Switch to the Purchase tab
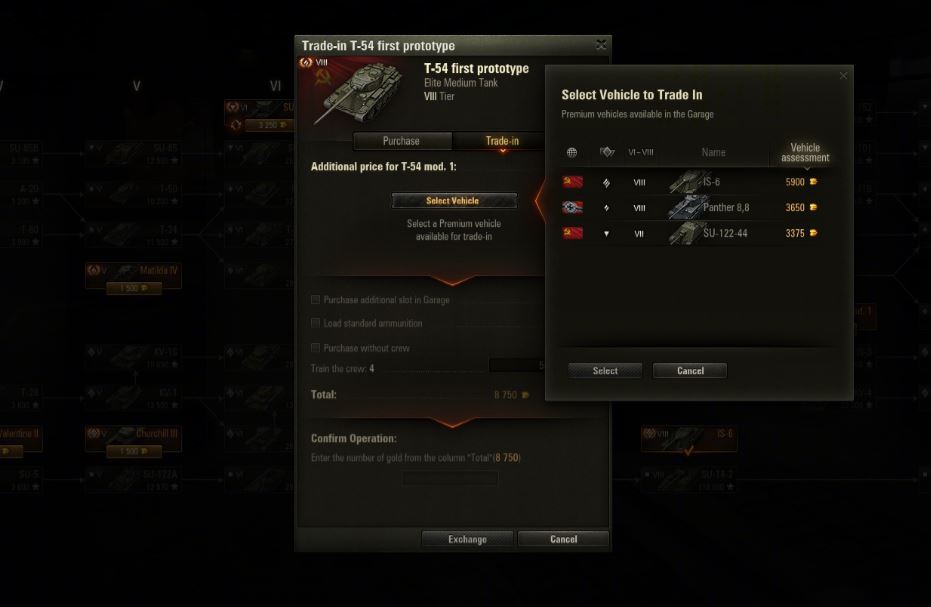 coord(401,141)
